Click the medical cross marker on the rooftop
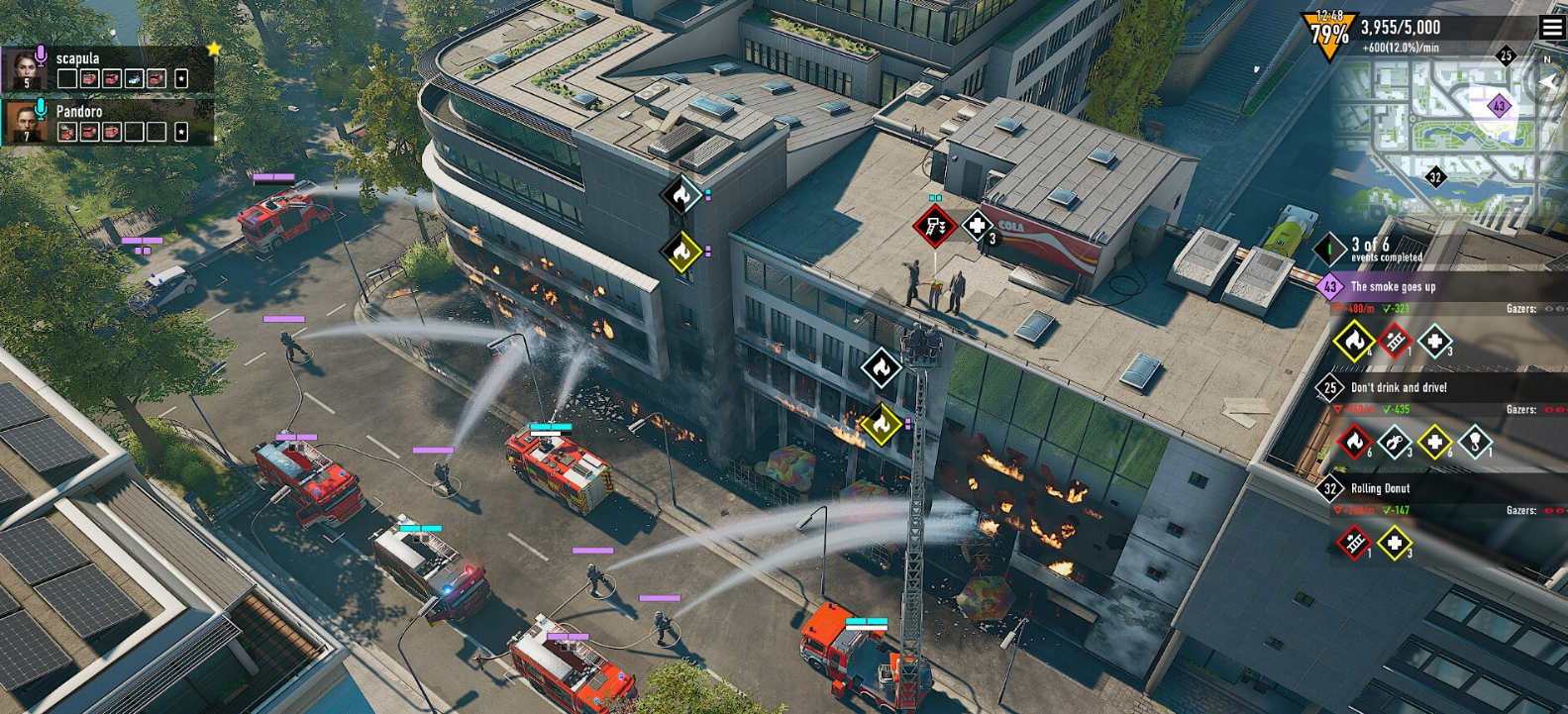This screenshot has width=1568, height=714. [x=977, y=227]
